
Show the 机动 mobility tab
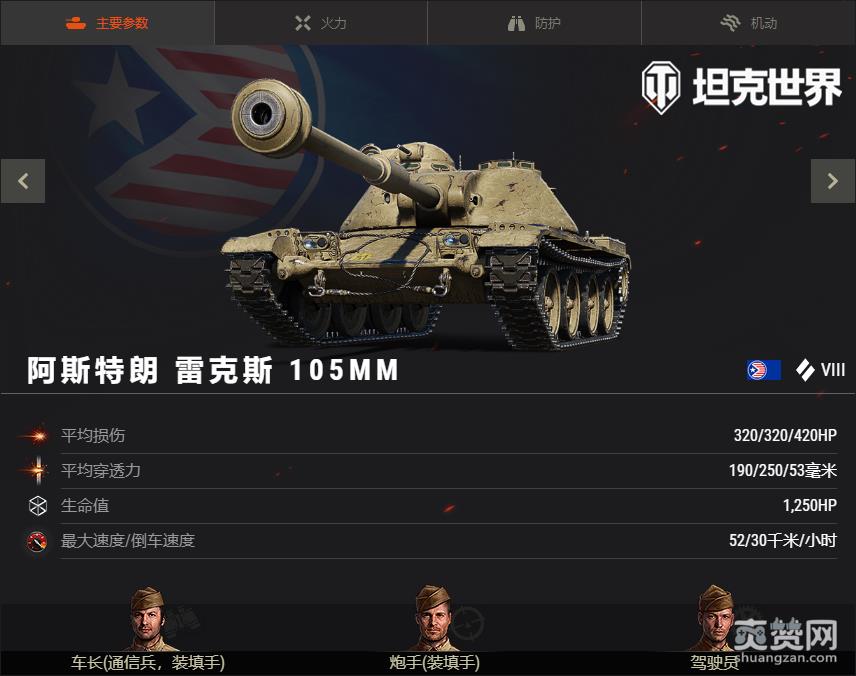748,23
